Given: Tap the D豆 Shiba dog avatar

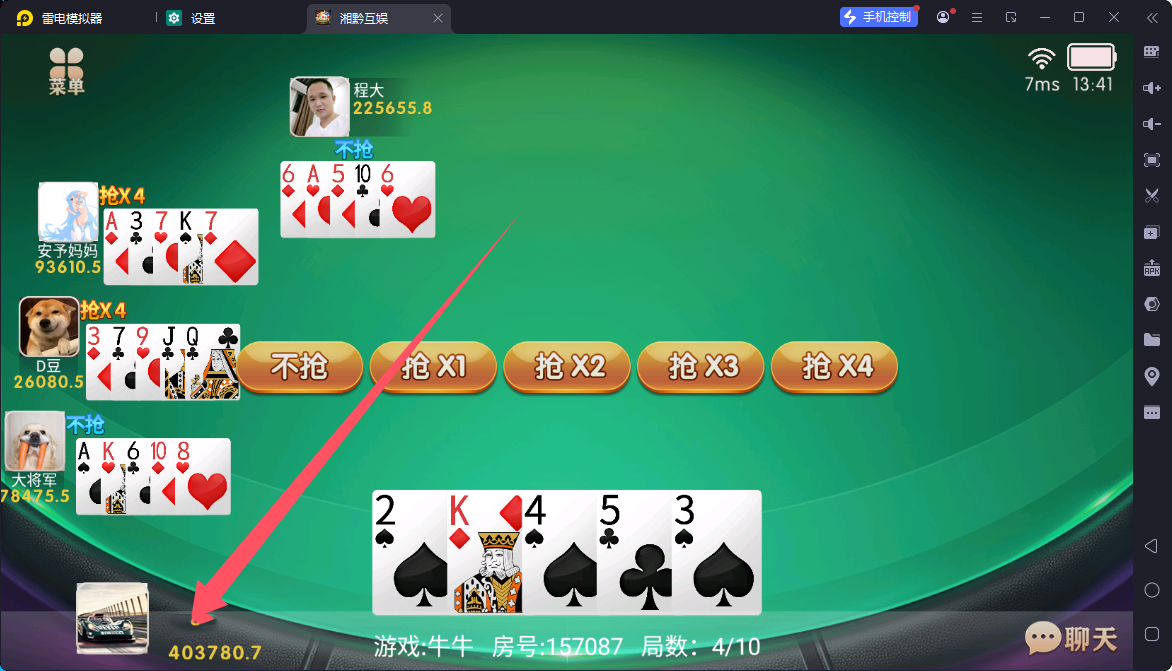Looking at the screenshot, I should click(50, 326).
